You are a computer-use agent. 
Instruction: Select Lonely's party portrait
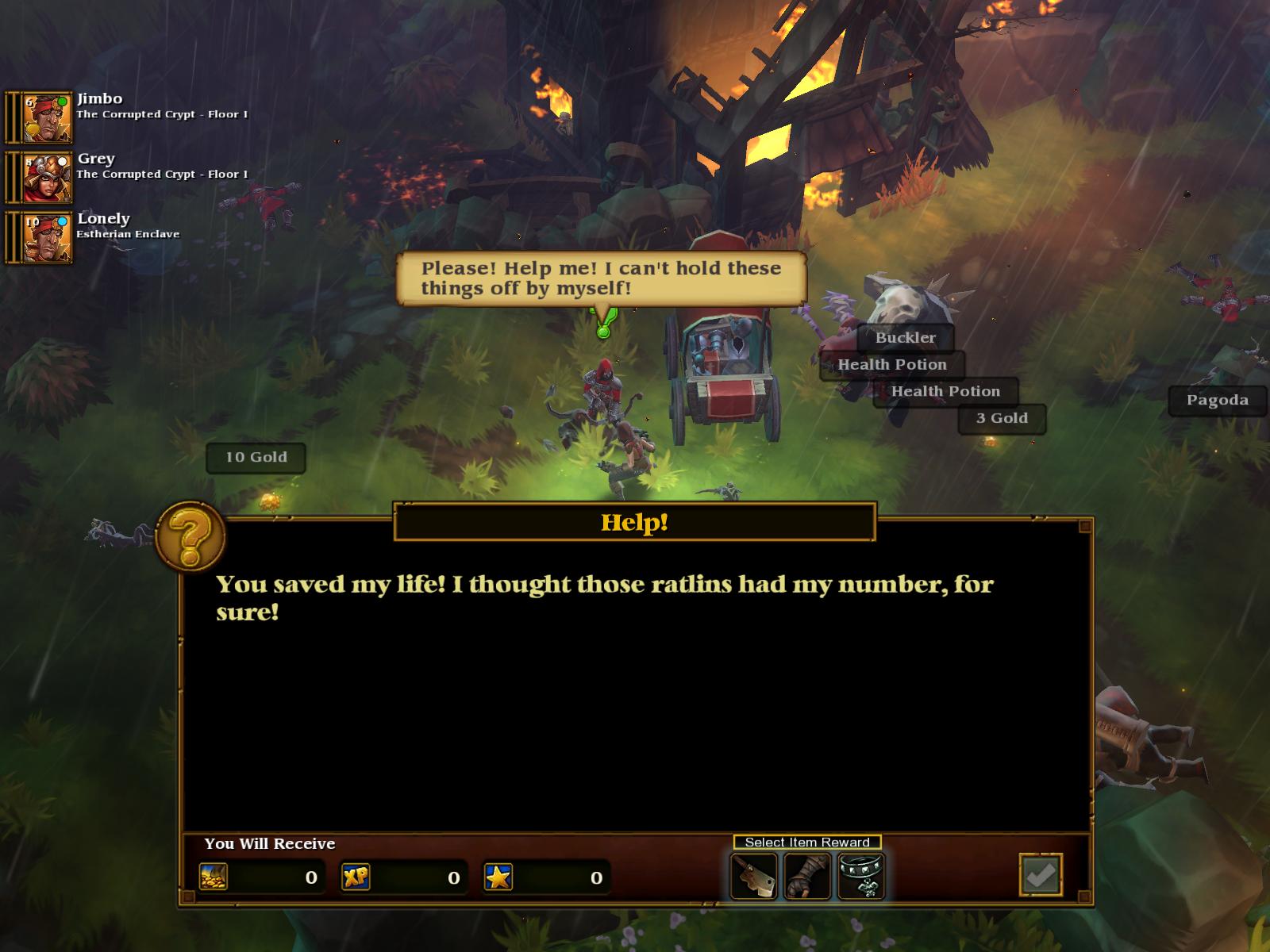47,237
